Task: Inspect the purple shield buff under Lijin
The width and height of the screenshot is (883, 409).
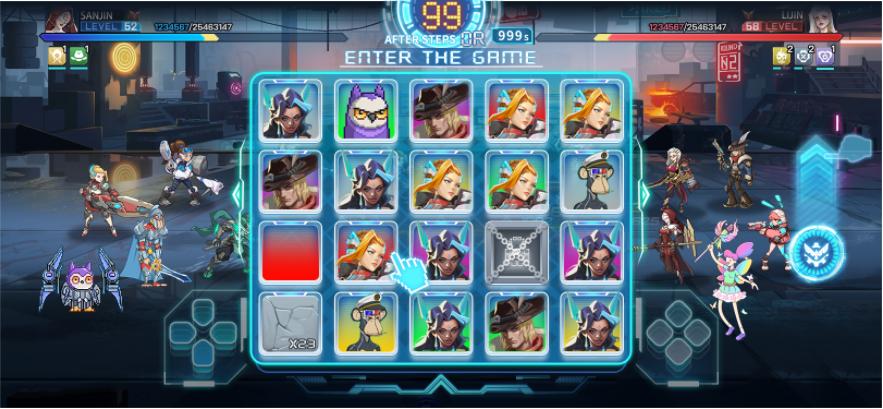Action: pyautogui.click(x=824, y=57)
